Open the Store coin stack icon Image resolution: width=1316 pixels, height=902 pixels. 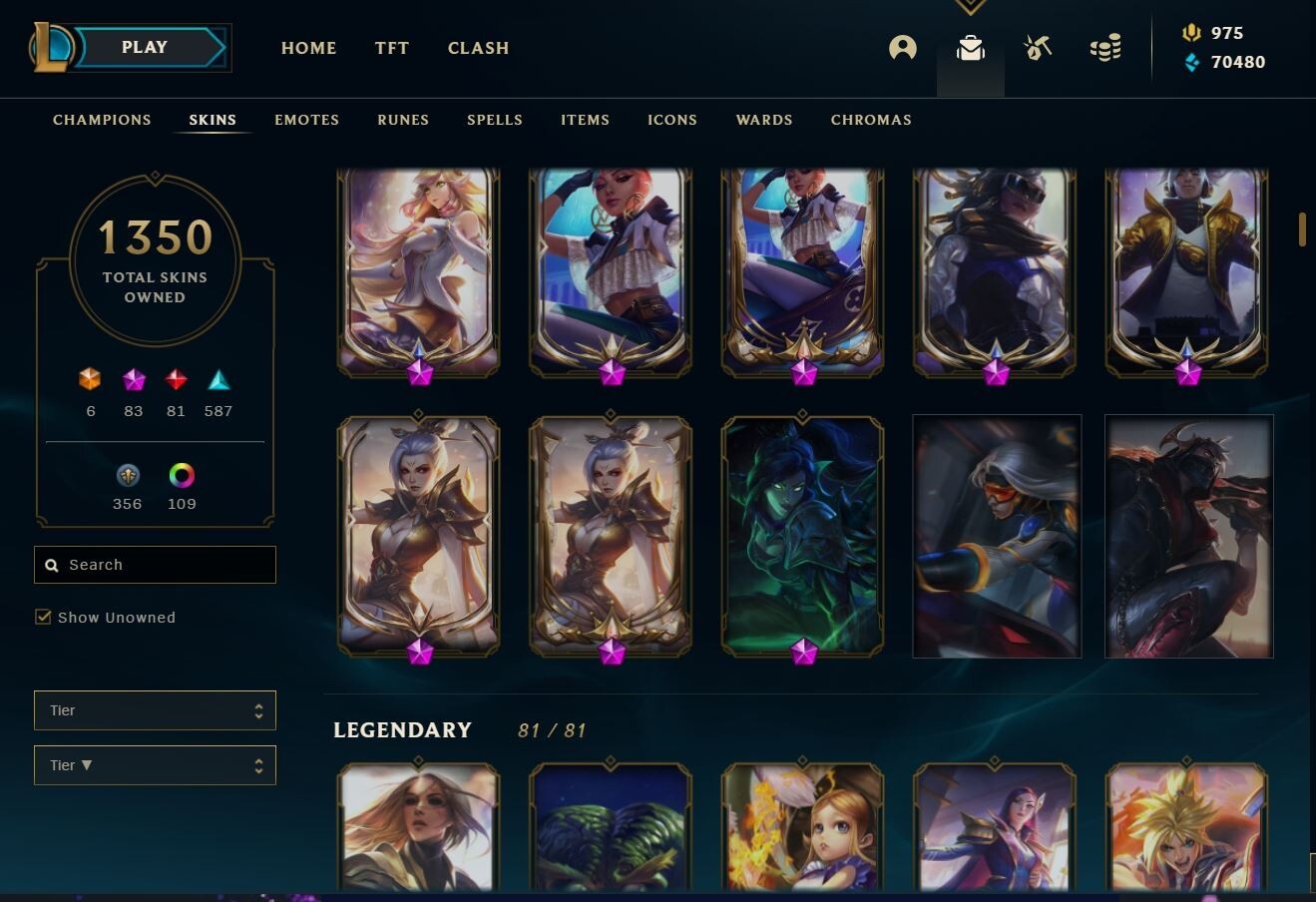click(1104, 47)
